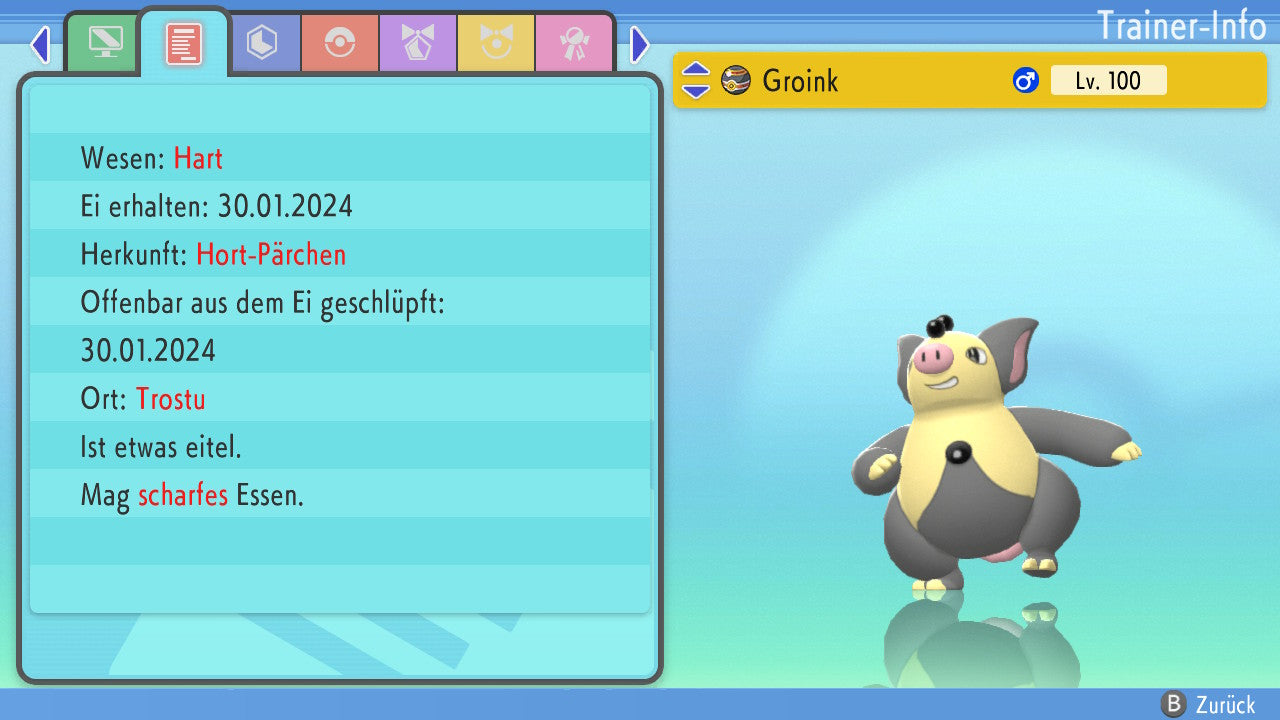Click the right arrow beside the tabs
Viewport: 1280px width, 720px height.
pyautogui.click(x=640, y=44)
